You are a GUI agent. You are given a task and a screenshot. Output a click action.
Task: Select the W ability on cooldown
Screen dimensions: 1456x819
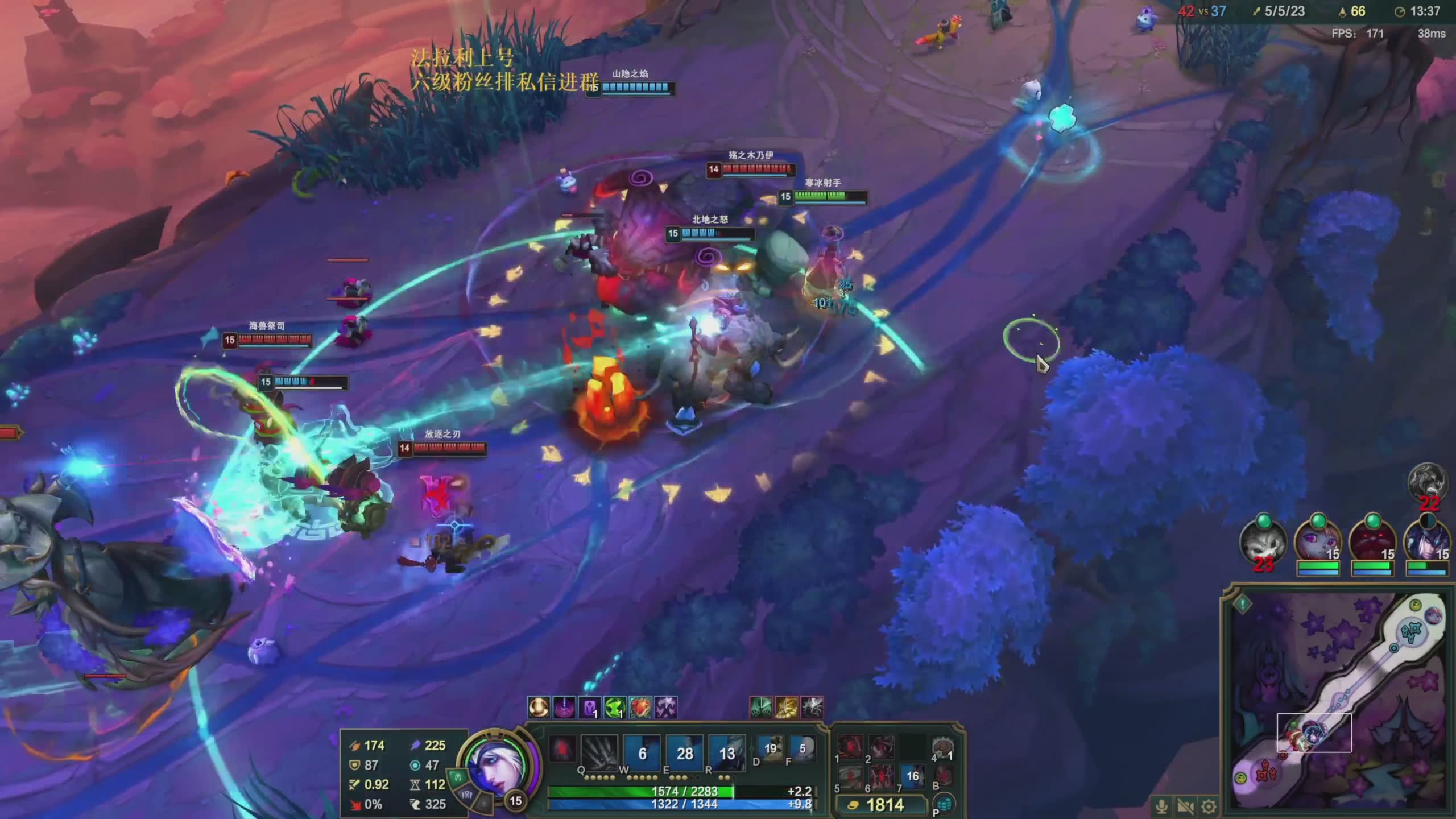click(642, 752)
